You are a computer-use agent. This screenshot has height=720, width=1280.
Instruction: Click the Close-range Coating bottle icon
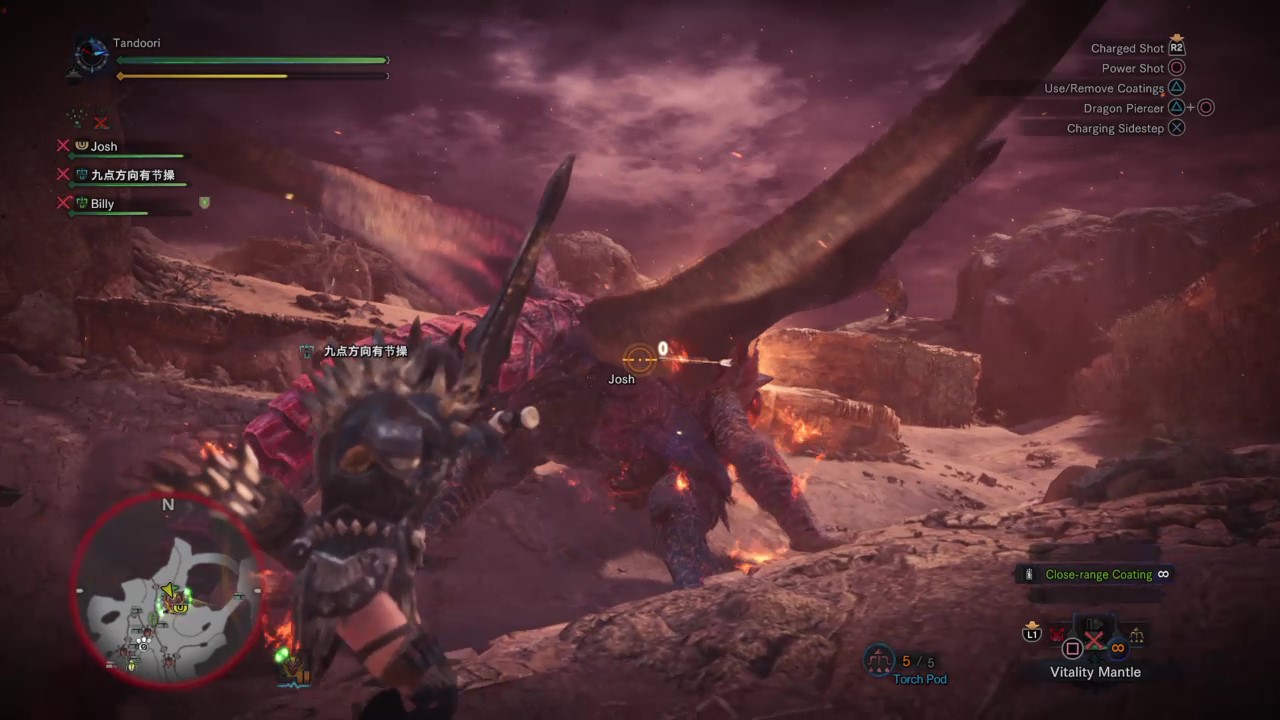[x=1029, y=574]
